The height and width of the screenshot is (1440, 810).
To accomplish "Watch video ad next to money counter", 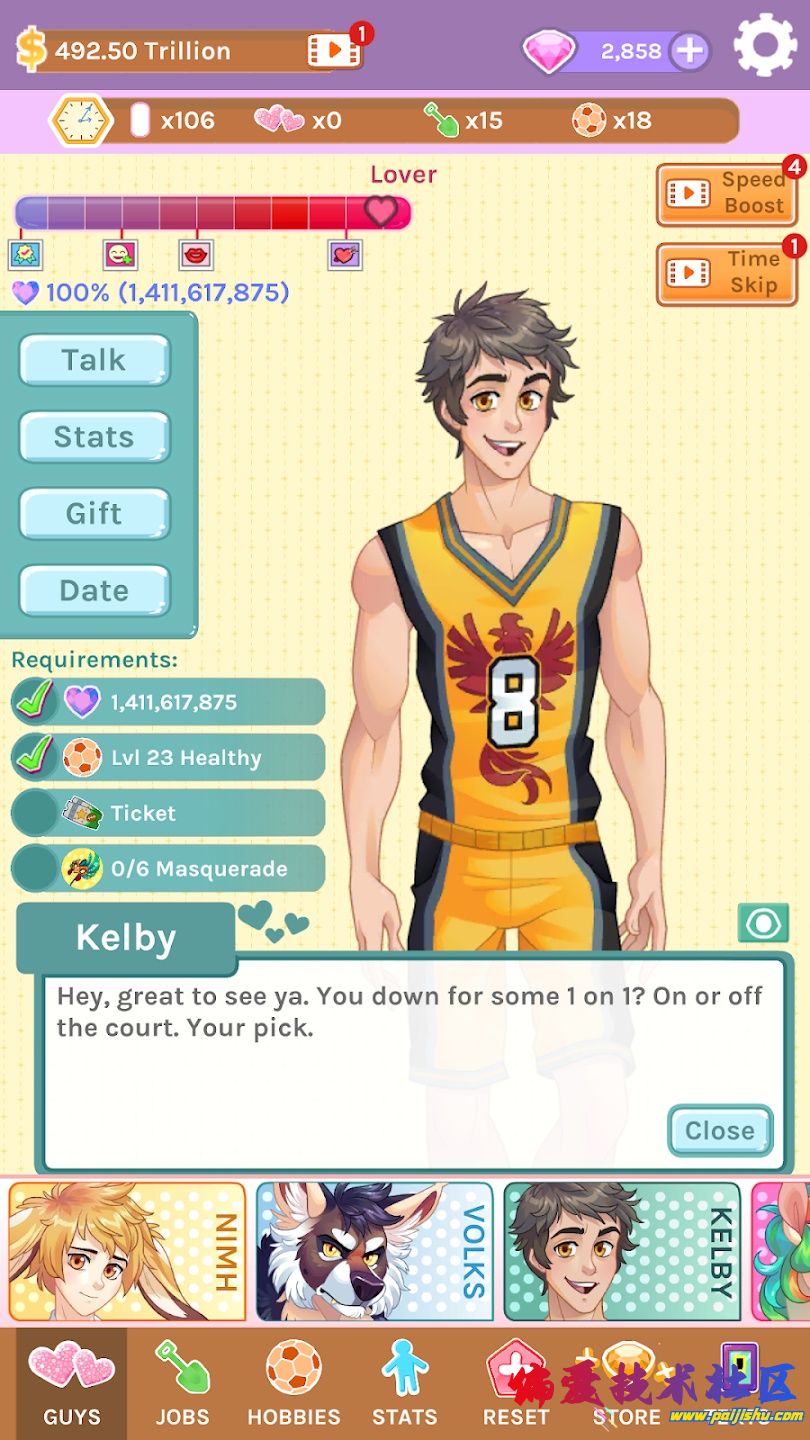I will [334, 50].
